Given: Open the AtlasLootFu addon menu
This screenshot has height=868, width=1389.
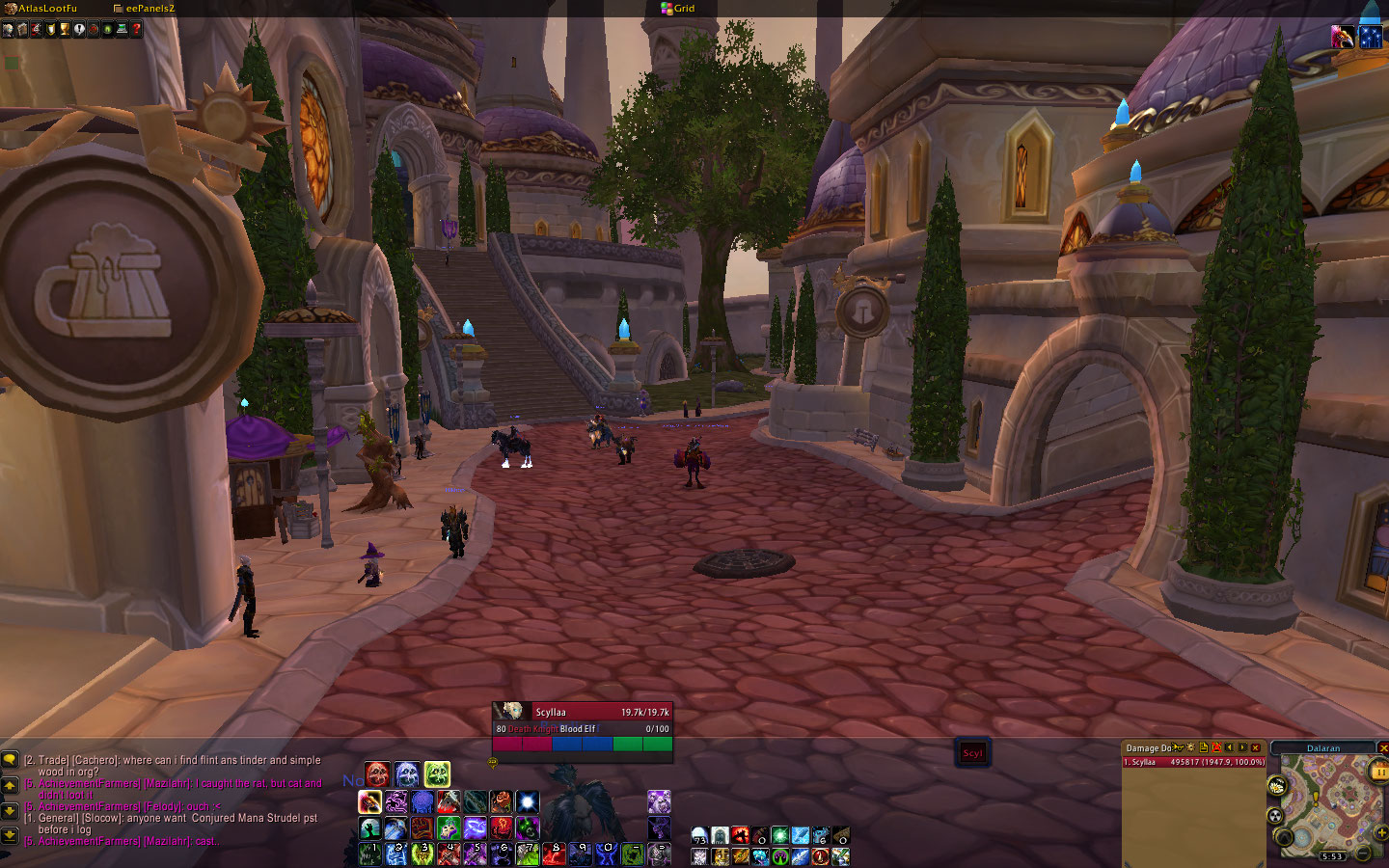Looking at the screenshot, I should (x=41, y=8).
